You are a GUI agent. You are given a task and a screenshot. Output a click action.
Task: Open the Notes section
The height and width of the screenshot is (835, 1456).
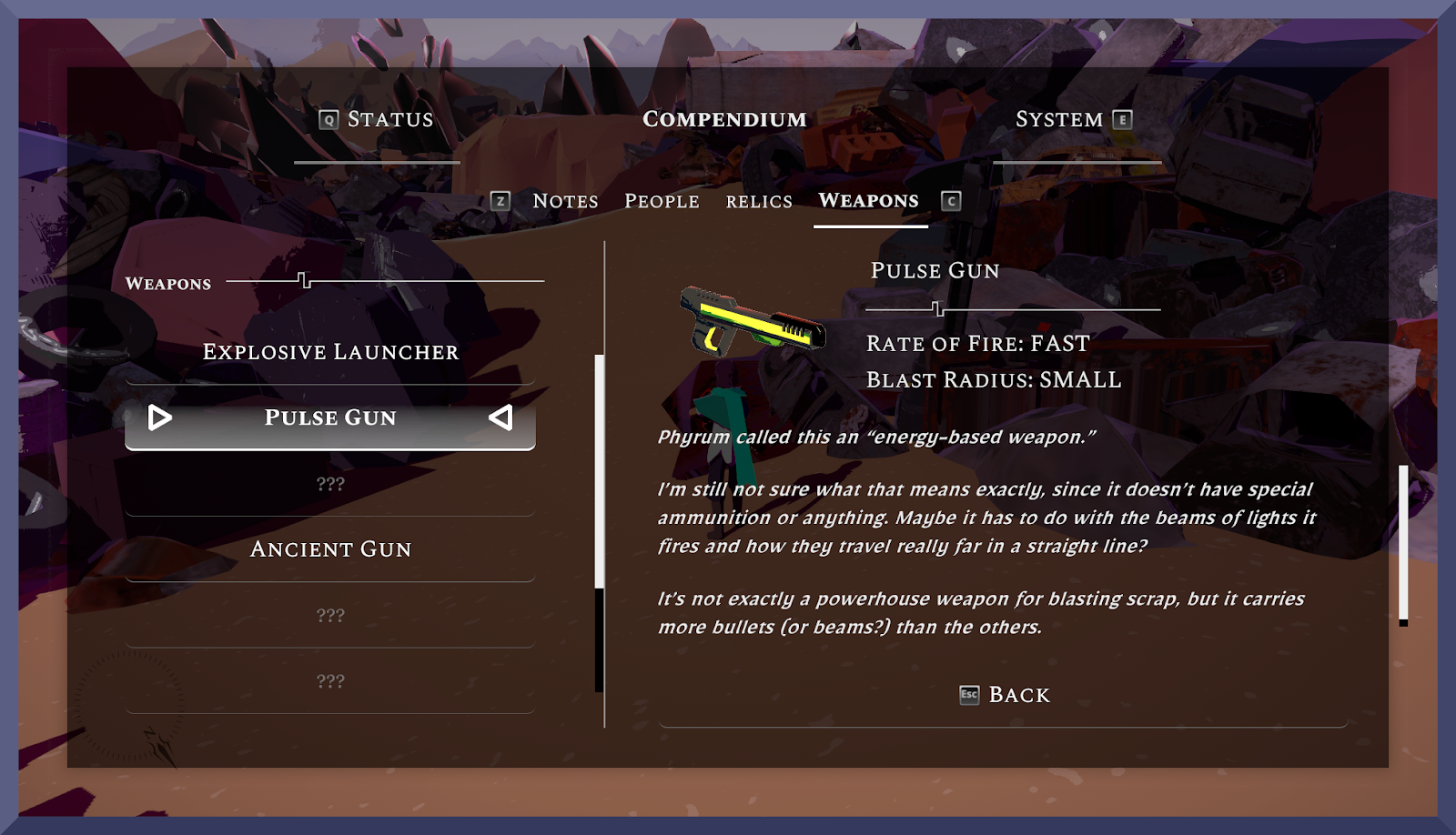pyautogui.click(x=565, y=201)
